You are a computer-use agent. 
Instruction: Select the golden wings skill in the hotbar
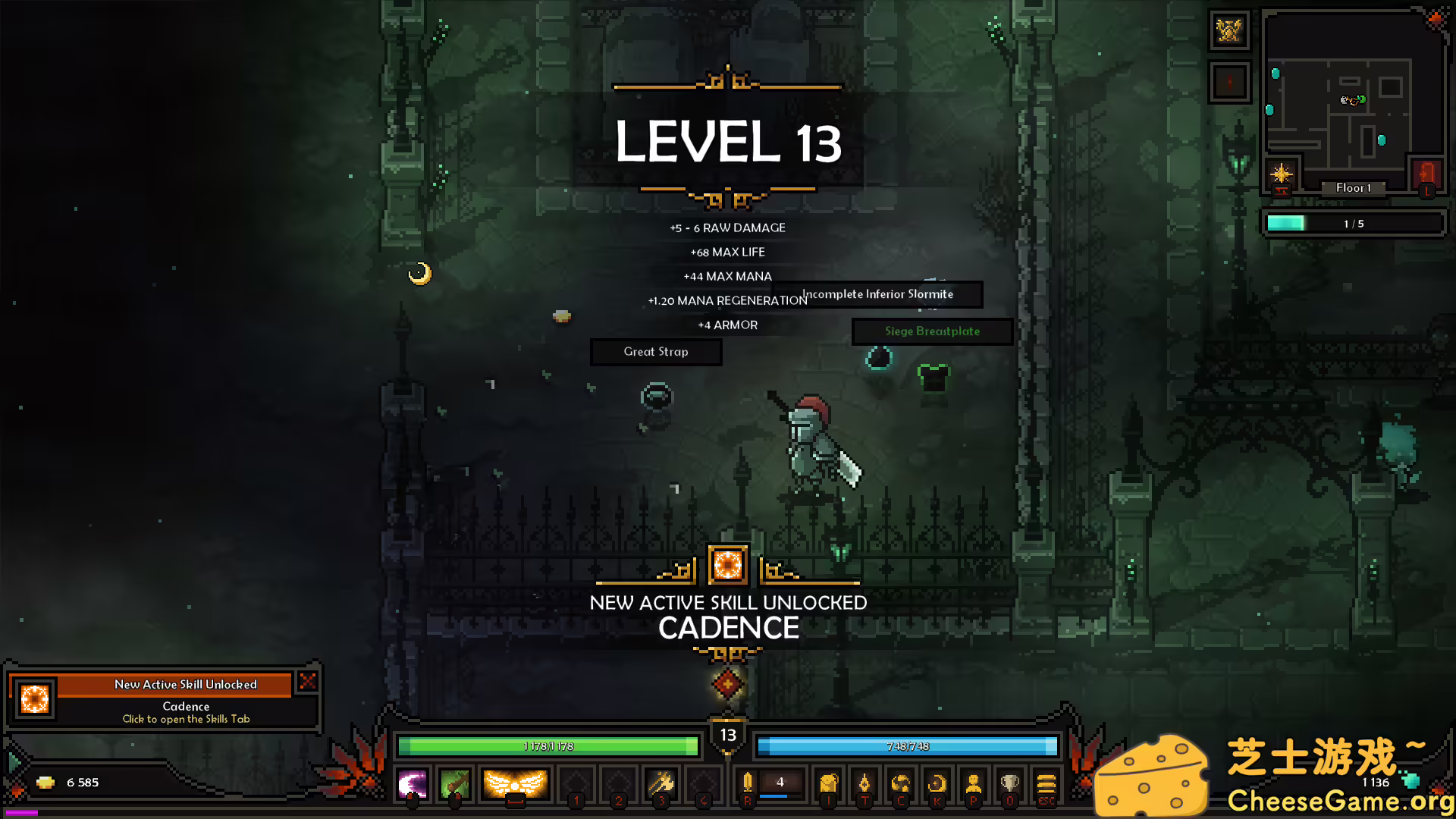514,783
